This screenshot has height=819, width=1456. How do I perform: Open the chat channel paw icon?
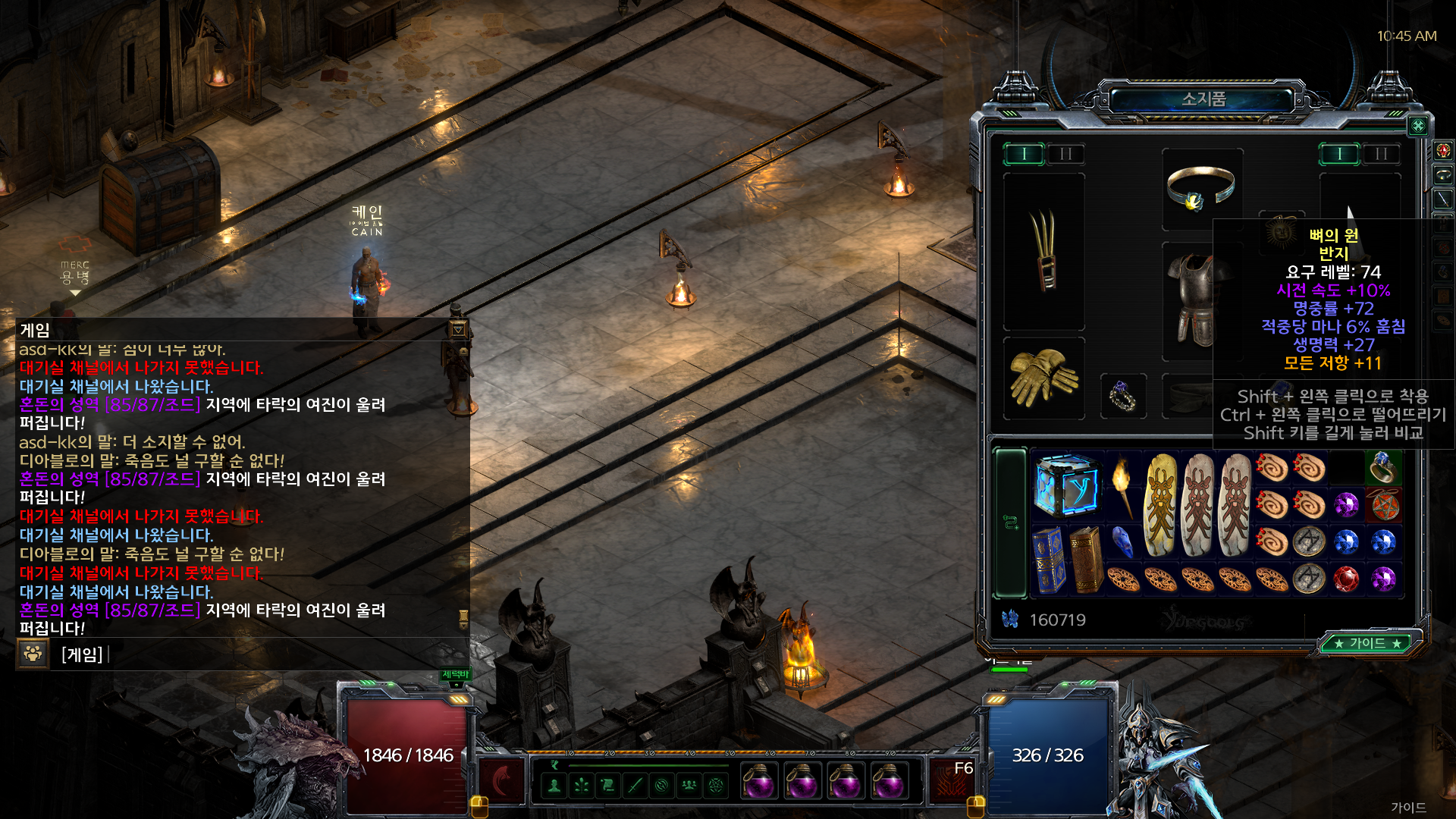33,654
